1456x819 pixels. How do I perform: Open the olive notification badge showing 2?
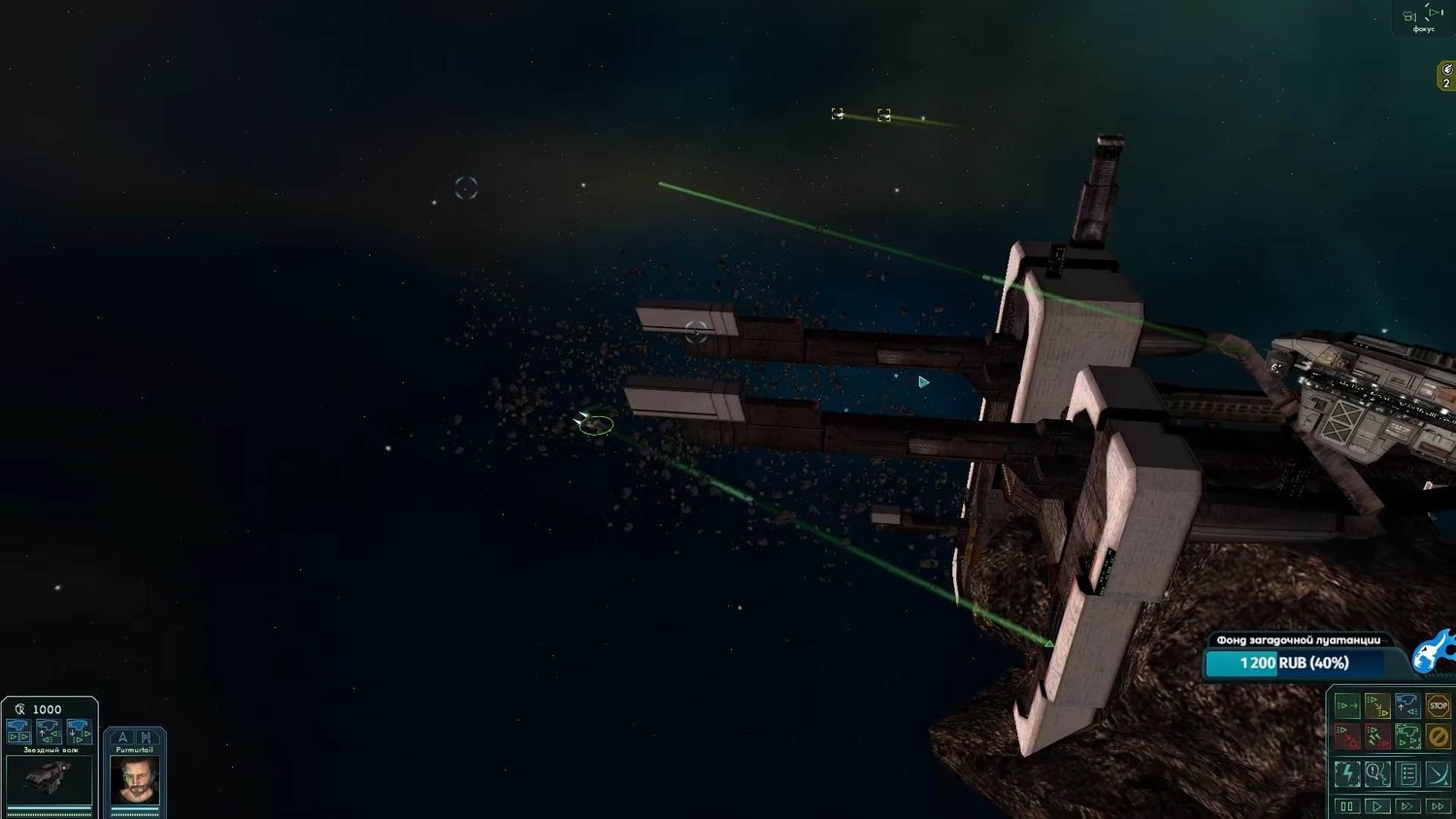click(x=1446, y=76)
